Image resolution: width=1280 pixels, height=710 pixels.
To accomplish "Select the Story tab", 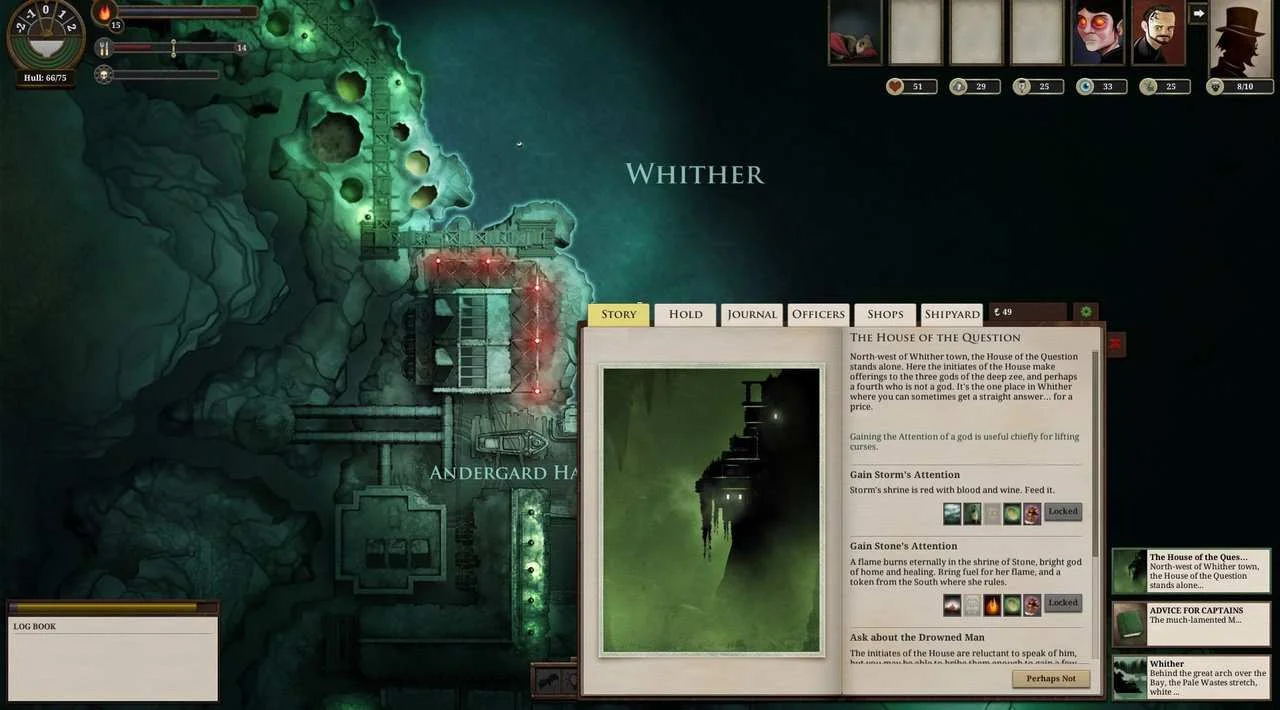I will click(618, 314).
